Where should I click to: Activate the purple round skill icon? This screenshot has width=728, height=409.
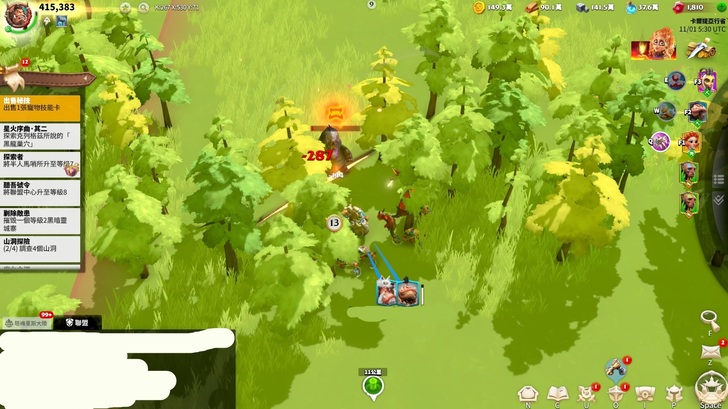[x=662, y=141]
